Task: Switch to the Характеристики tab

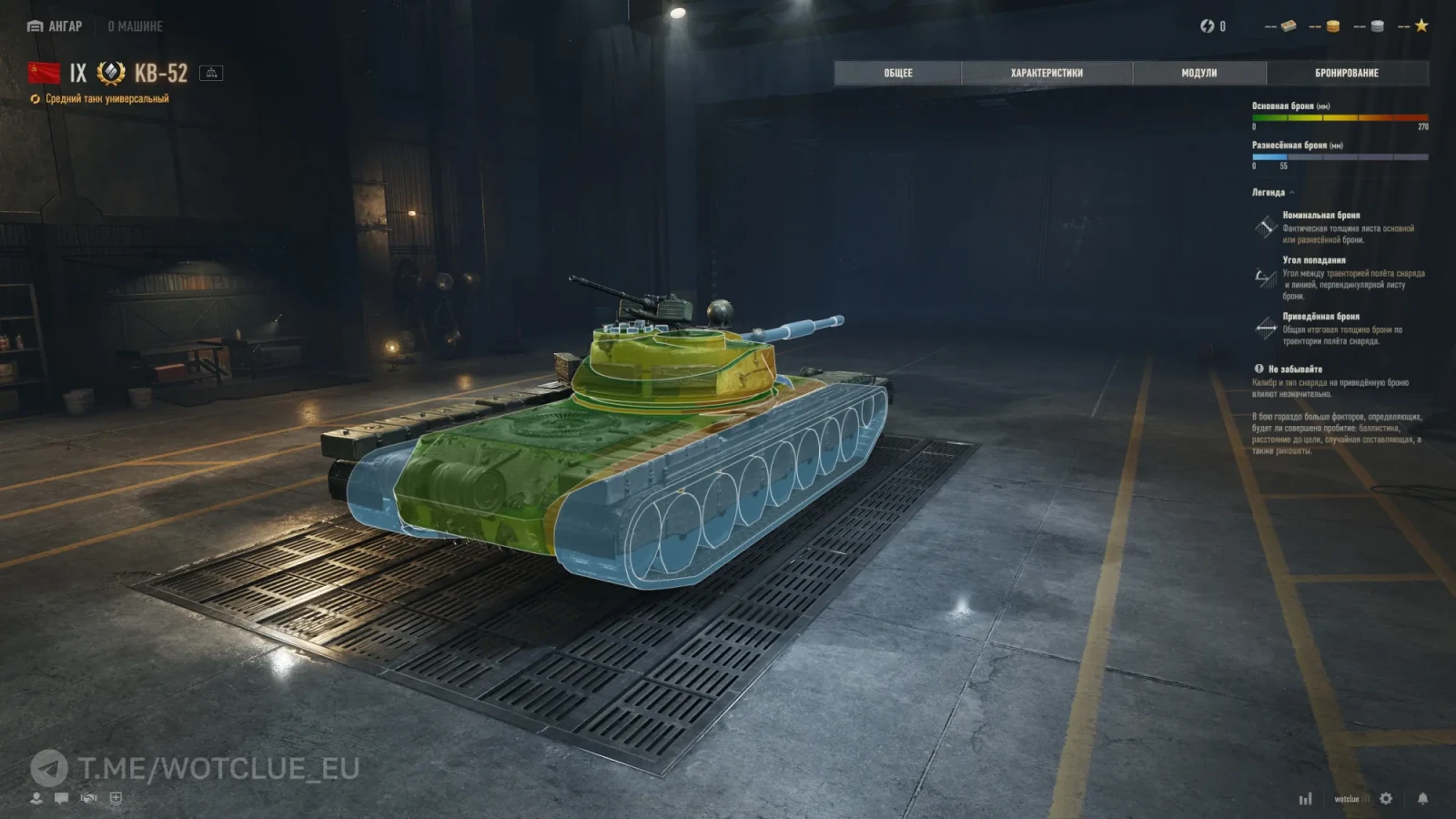Action: pyautogui.click(x=1046, y=73)
